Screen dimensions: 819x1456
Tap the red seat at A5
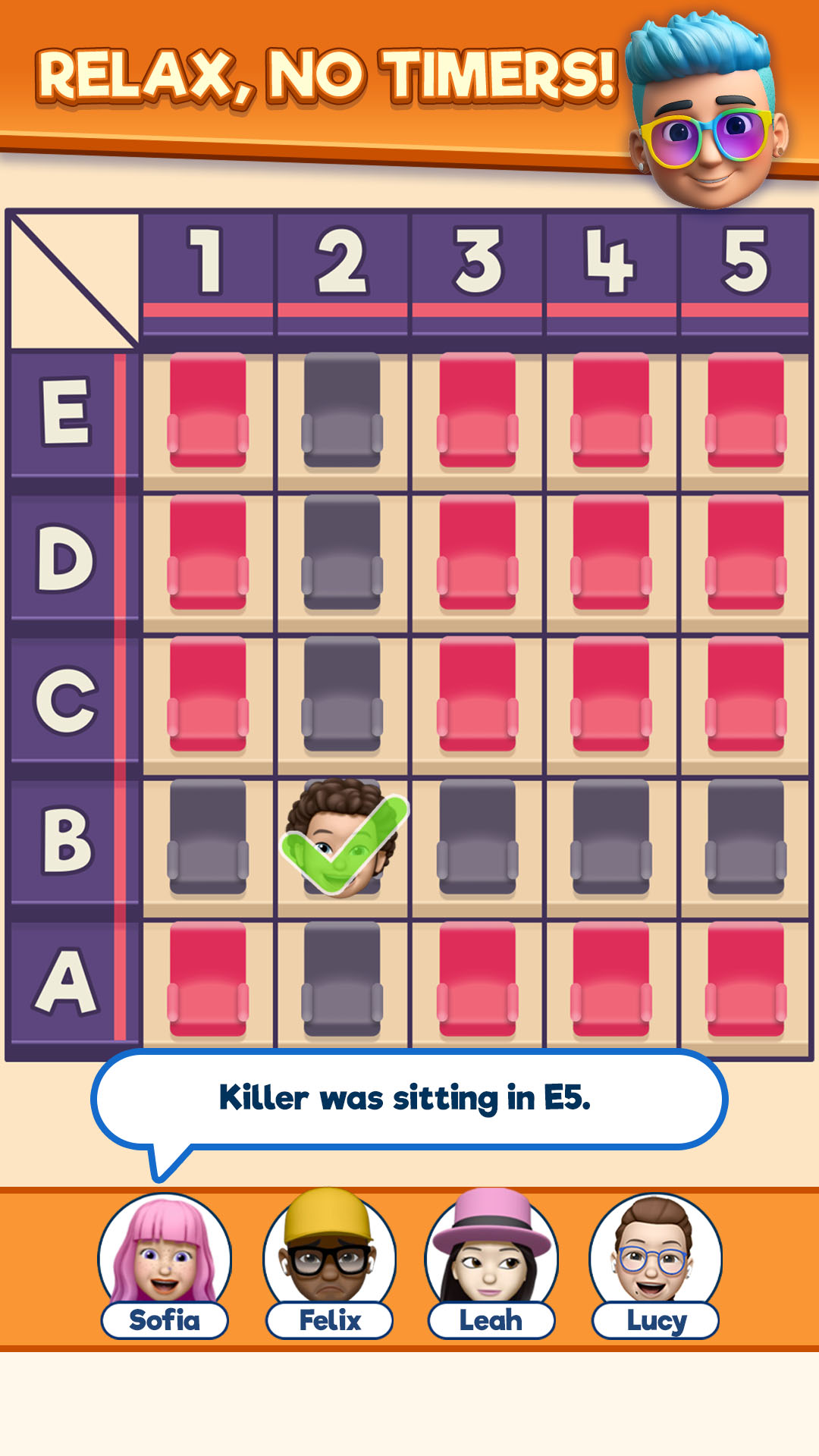tap(745, 979)
